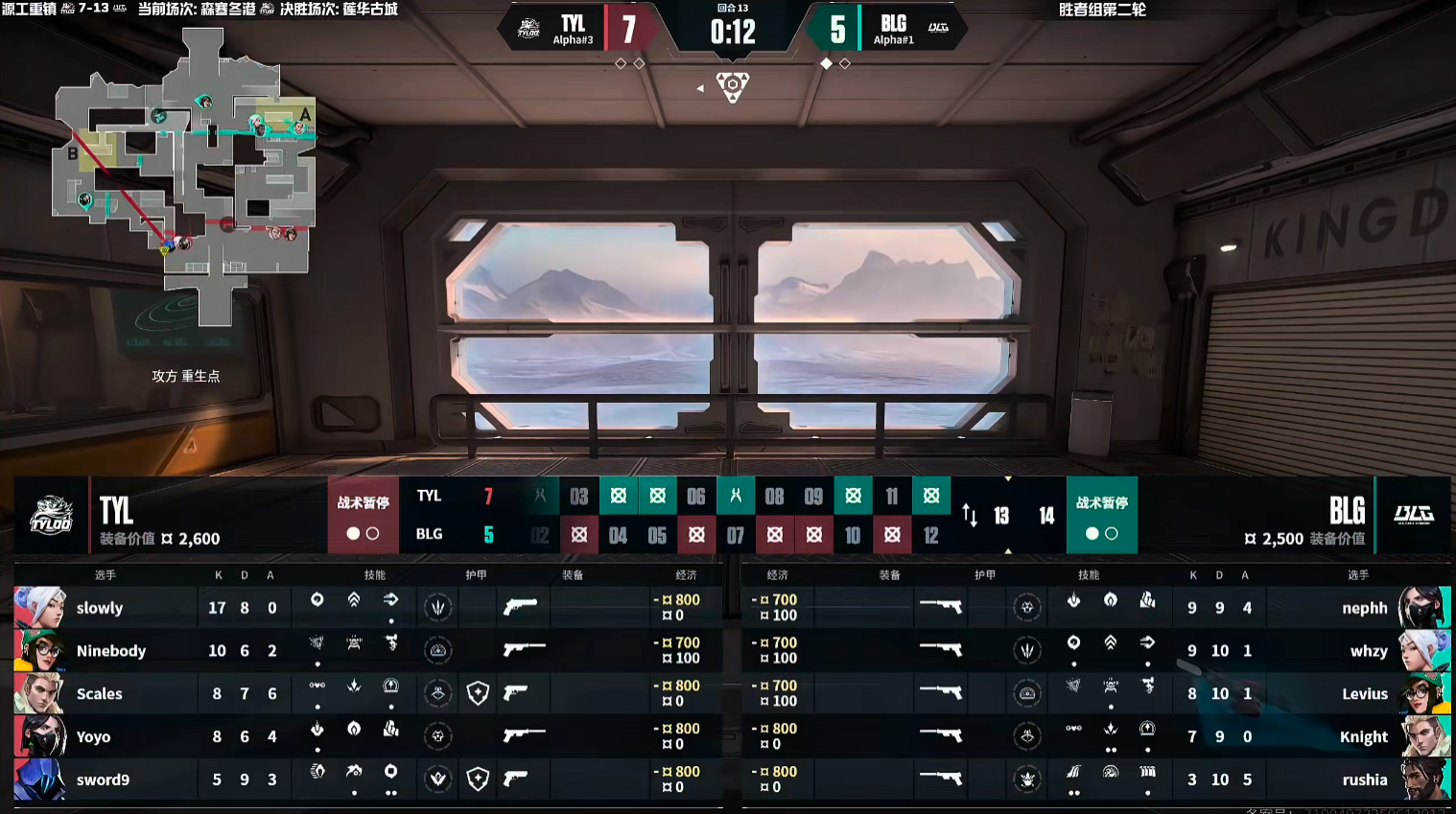This screenshot has width=1456, height=814.
Task: Click the red tactical pause box for TYL
Action: (x=363, y=515)
